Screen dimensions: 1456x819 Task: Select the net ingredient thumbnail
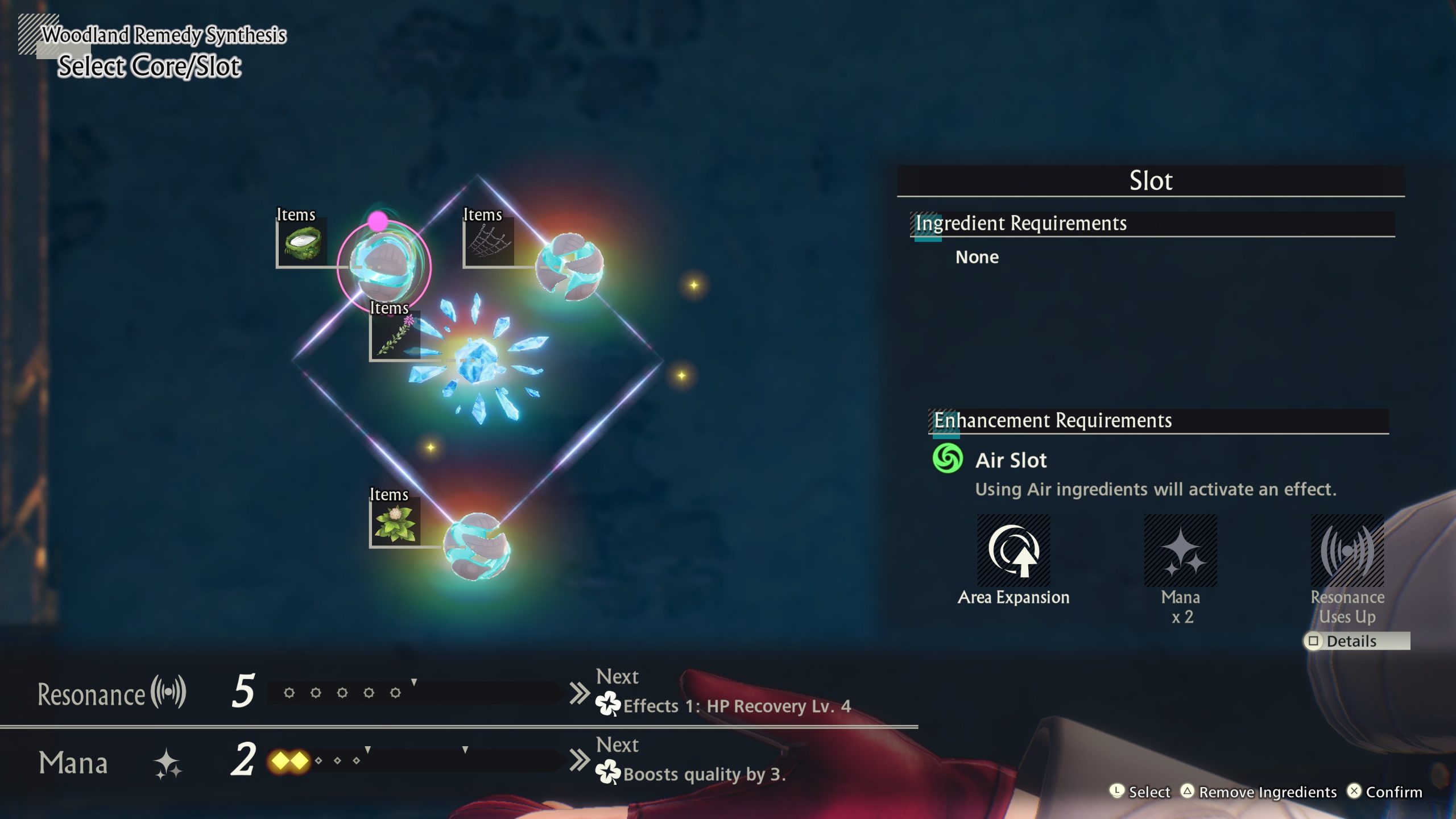point(489,242)
